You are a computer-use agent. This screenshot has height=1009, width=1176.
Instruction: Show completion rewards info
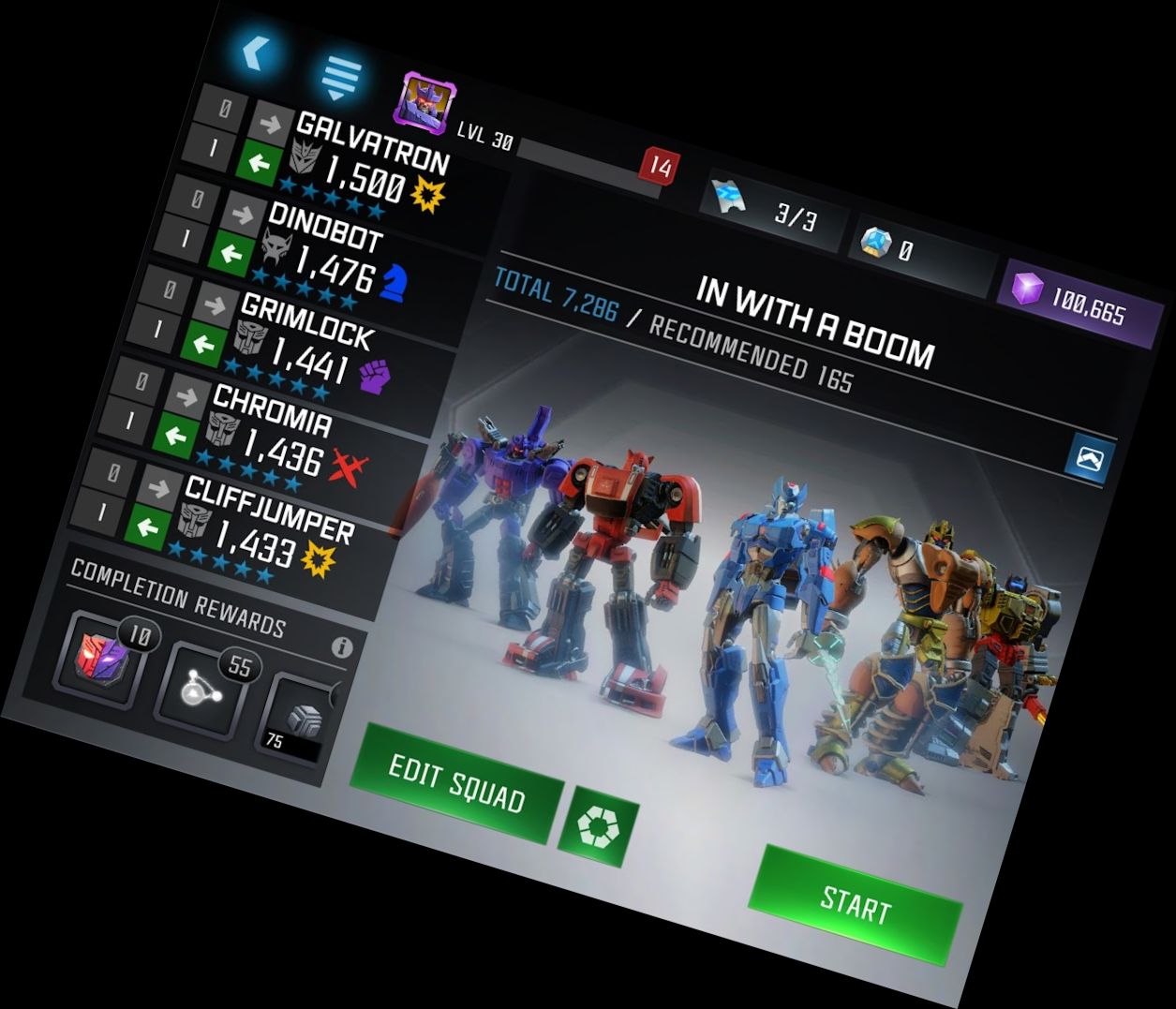click(342, 646)
